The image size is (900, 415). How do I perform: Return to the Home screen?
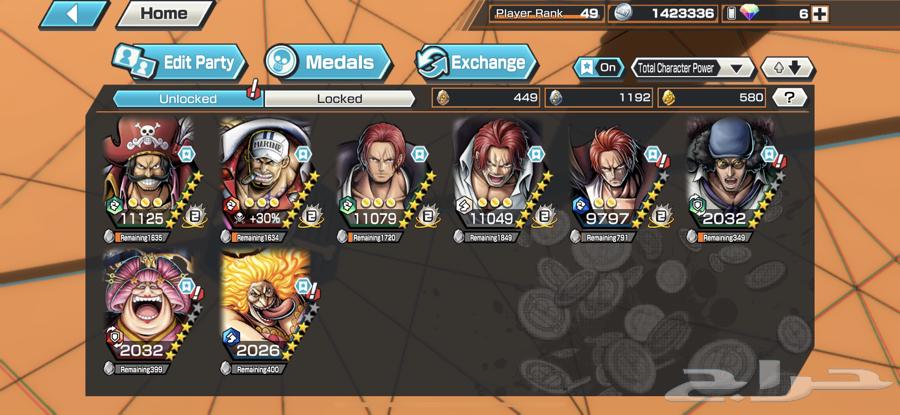pos(164,14)
